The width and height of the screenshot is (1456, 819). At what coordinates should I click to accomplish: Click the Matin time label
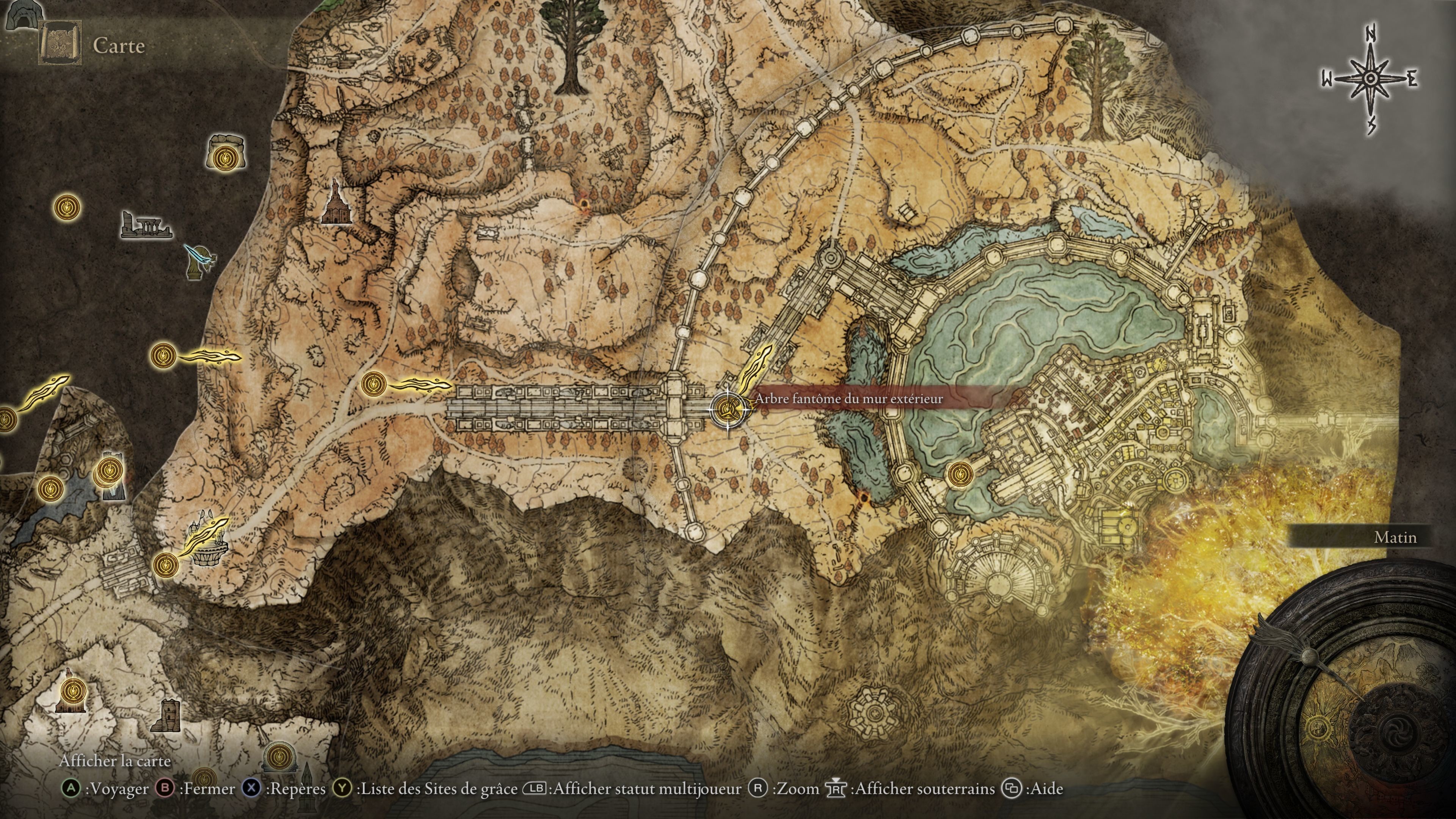pyautogui.click(x=1395, y=538)
